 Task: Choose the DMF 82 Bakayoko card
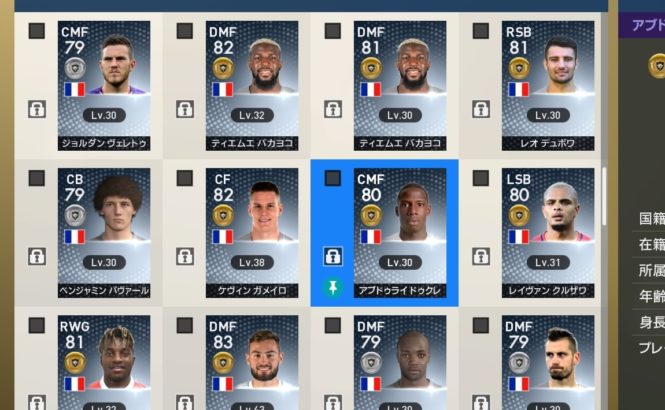[x=252, y=85]
